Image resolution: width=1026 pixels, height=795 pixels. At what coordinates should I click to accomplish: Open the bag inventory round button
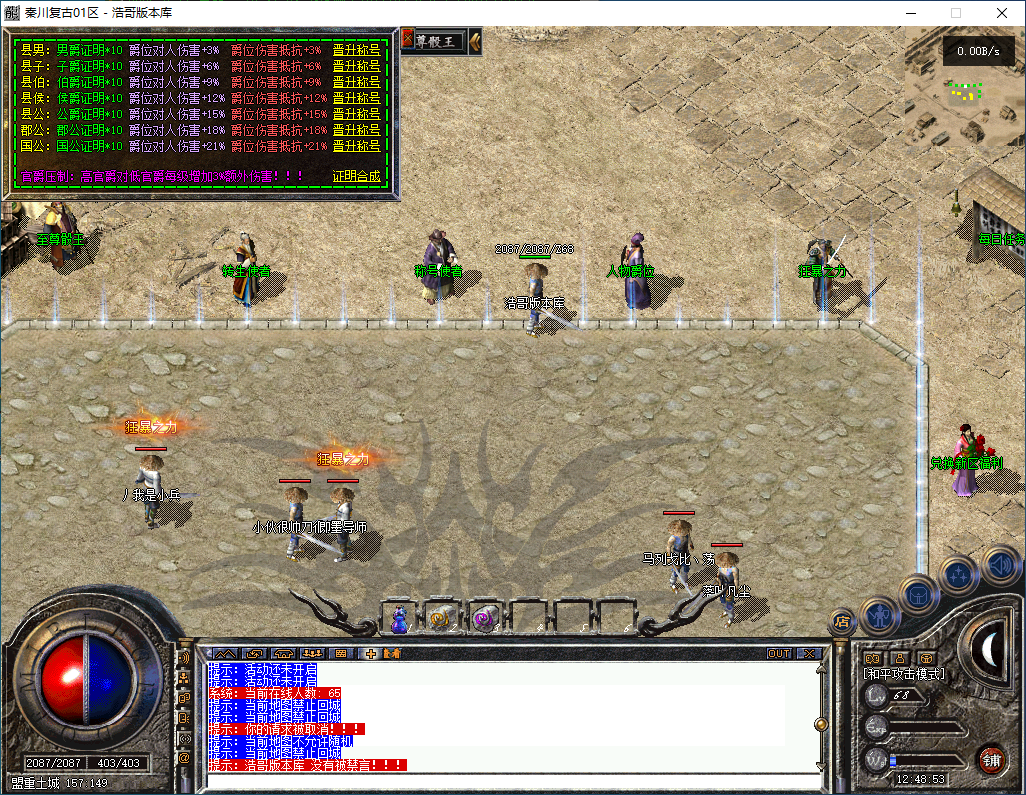tap(918, 593)
